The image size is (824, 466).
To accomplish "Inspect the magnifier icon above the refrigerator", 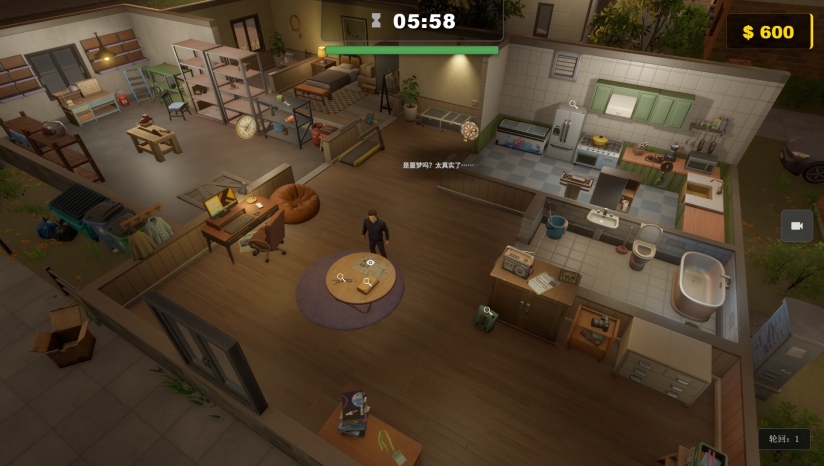I will [573, 104].
